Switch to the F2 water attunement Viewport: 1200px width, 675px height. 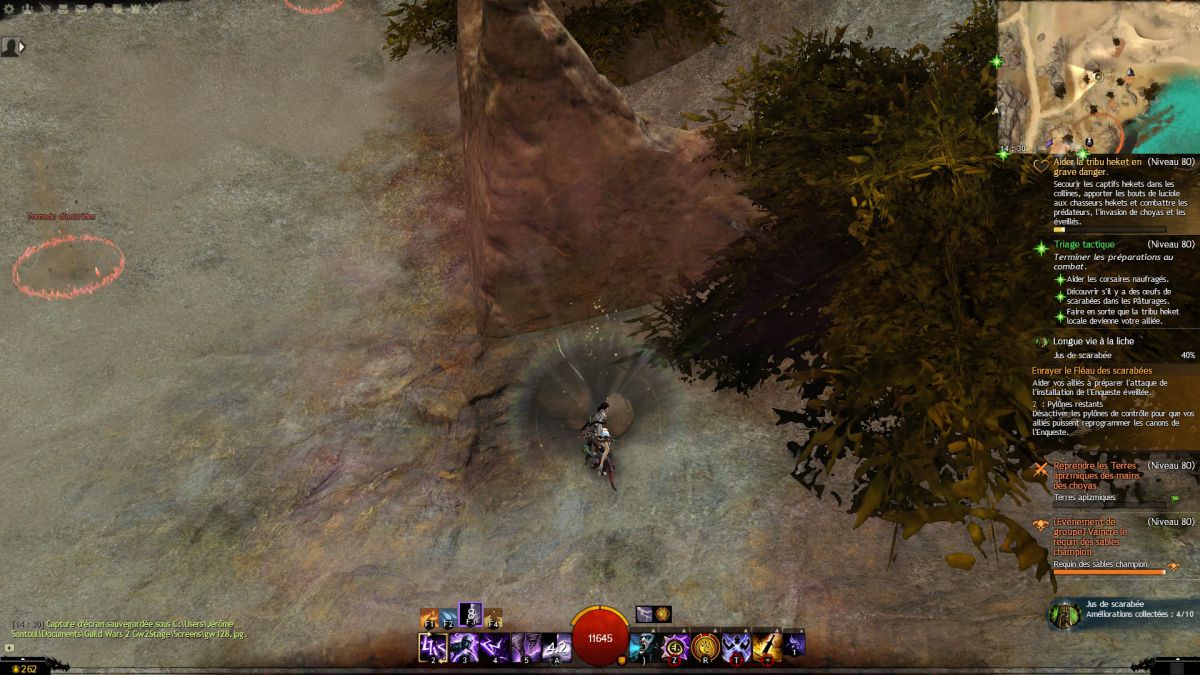tap(450, 617)
